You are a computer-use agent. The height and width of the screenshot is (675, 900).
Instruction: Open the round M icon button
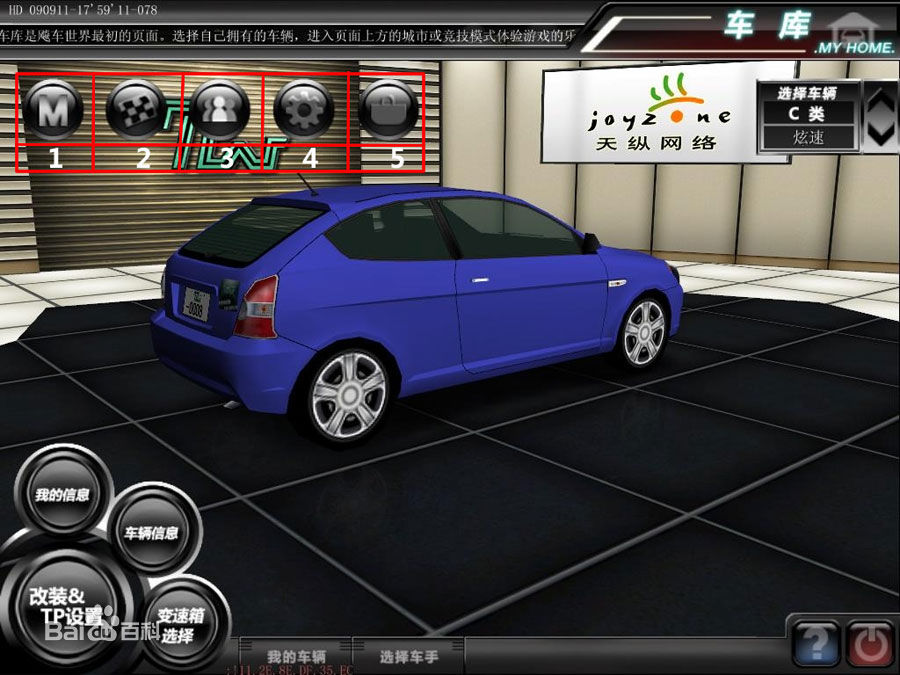pyautogui.click(x=54, y=108)
